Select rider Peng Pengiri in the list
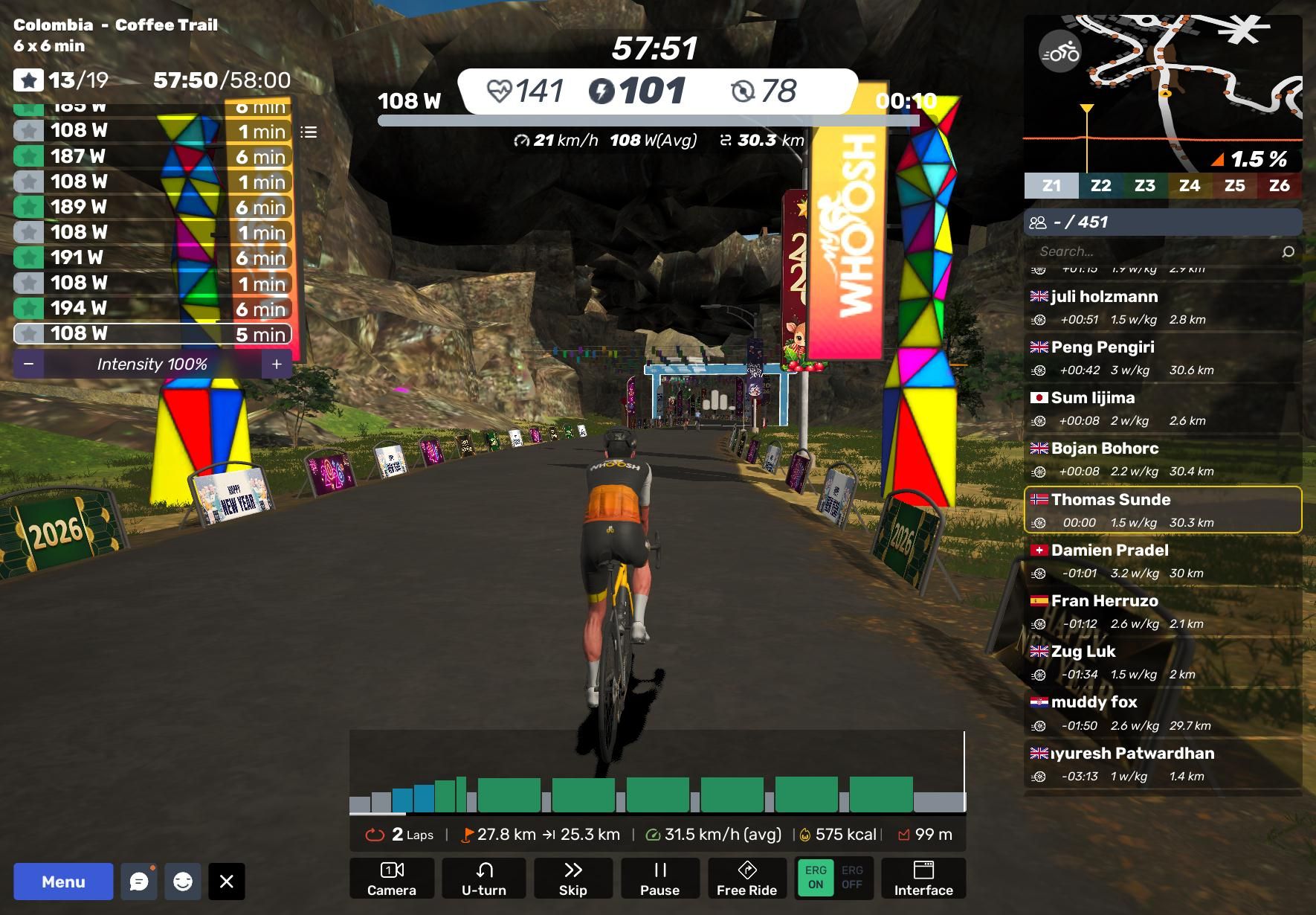The width and height of the screenshot is (1316, 915). (1163, 358)
